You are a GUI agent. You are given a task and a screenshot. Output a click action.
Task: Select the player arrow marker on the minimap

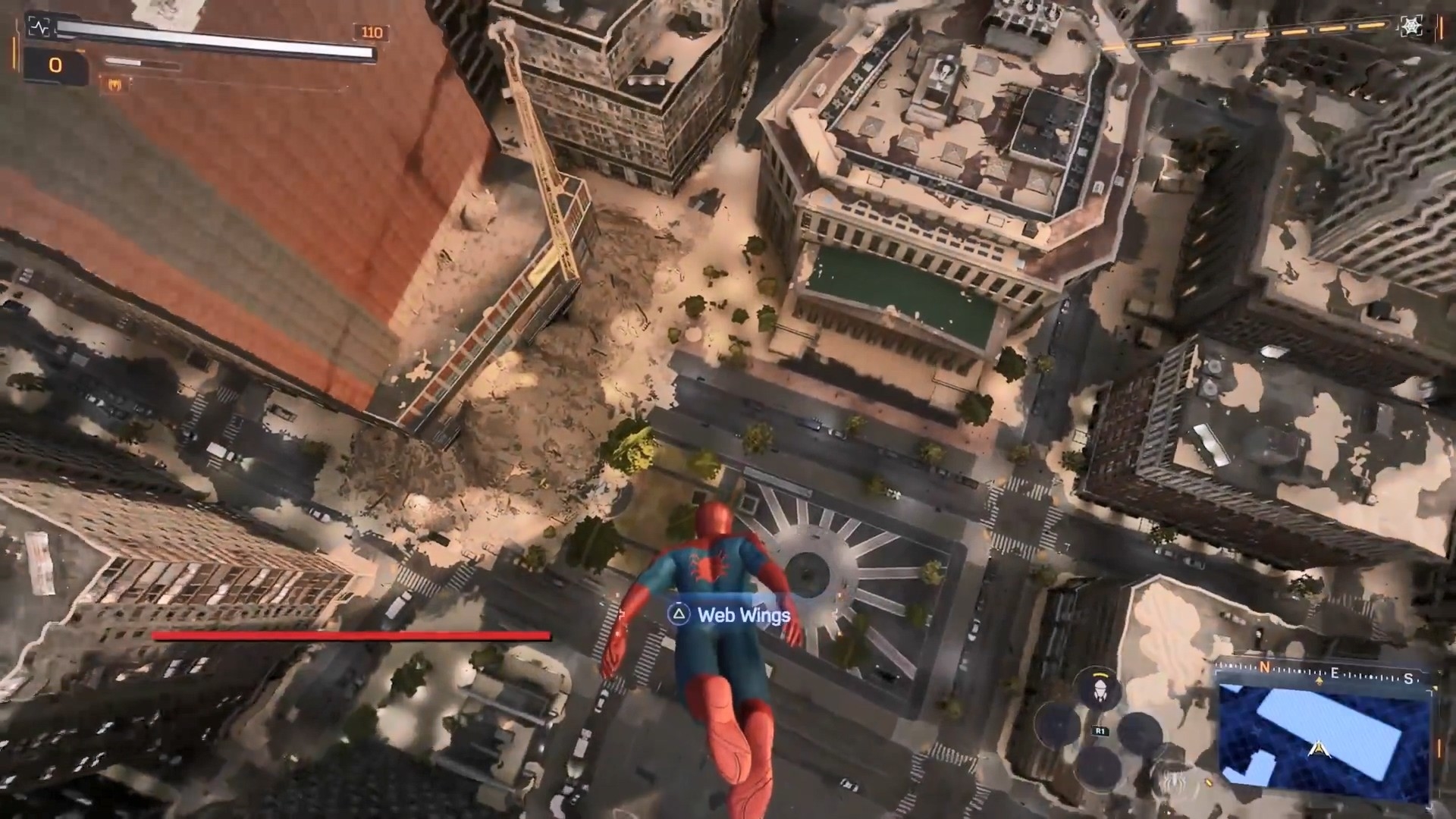pos(1319,750)
